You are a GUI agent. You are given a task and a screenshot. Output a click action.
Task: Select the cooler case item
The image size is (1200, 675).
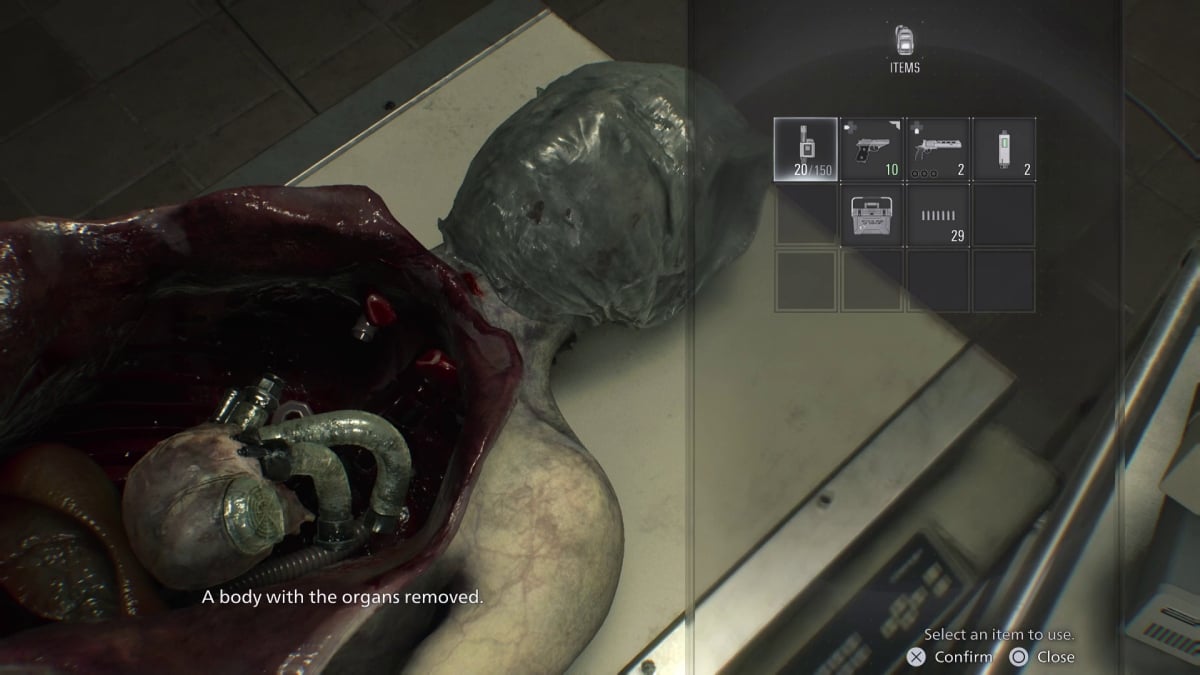click(x=872, y=215)
